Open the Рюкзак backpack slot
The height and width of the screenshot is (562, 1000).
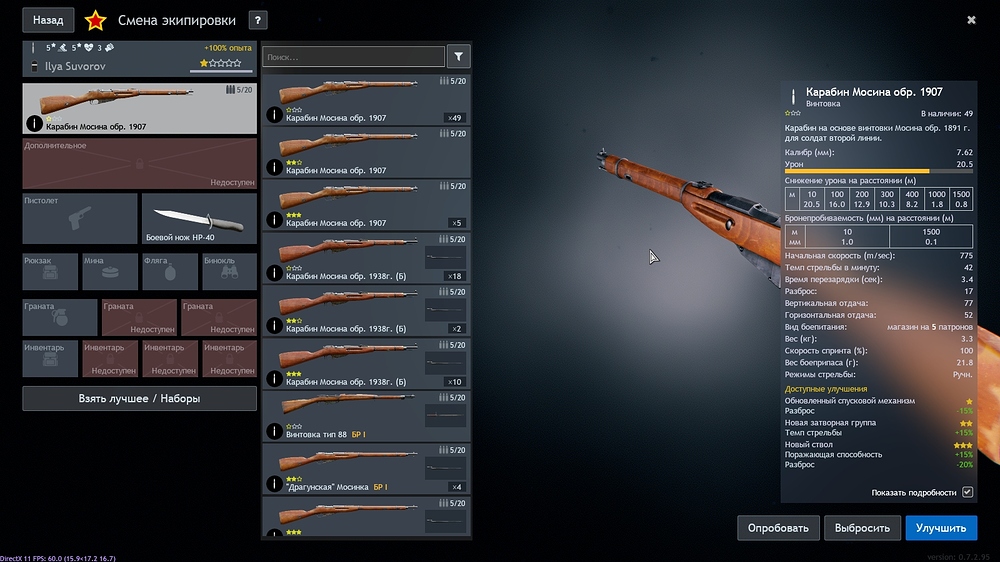(49, 271)
